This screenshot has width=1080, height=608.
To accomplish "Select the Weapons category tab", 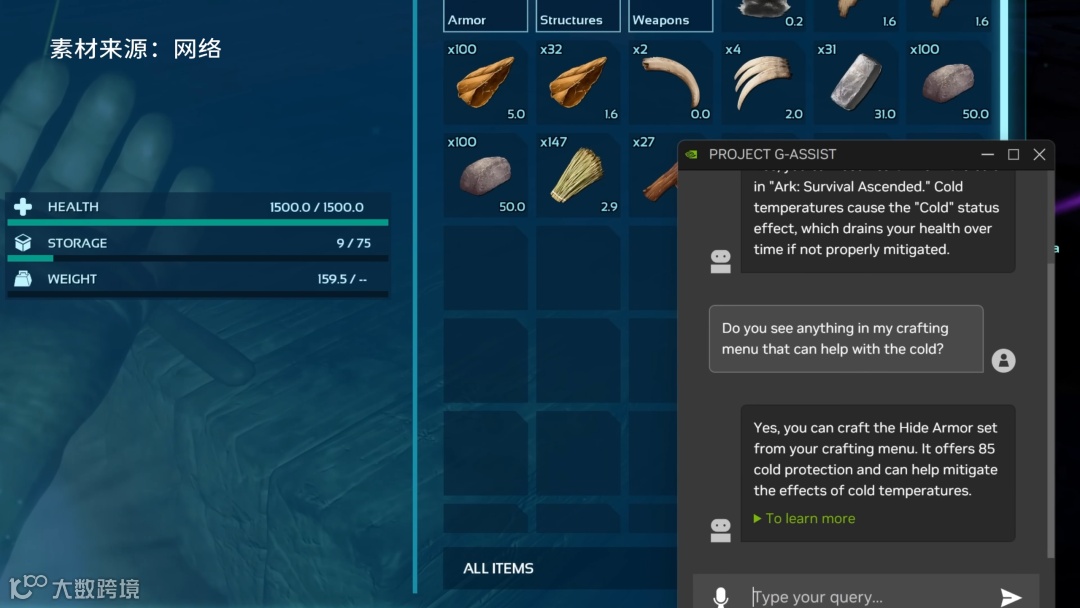I will point(670,17).
